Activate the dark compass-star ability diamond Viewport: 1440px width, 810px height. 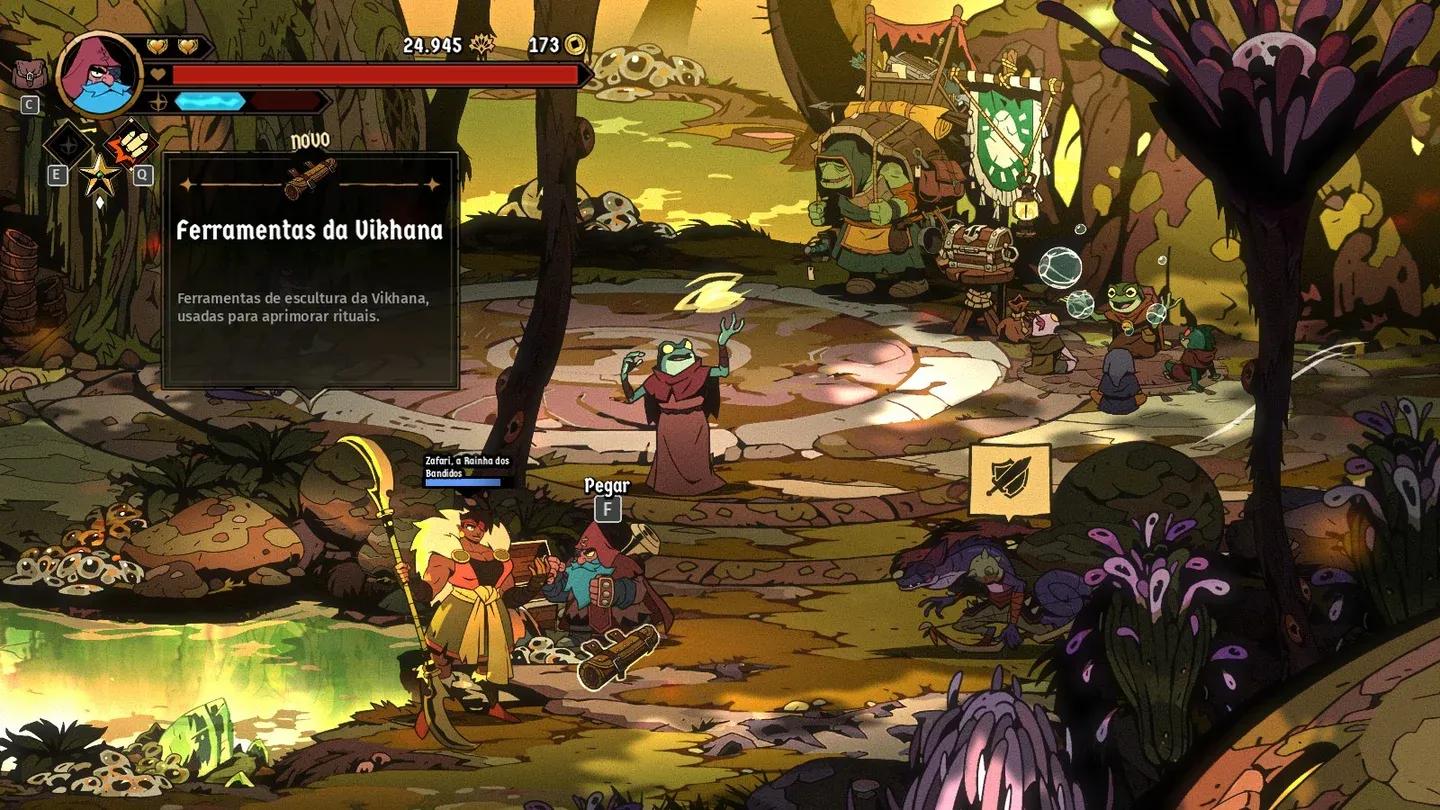click(x=68, y=144)
